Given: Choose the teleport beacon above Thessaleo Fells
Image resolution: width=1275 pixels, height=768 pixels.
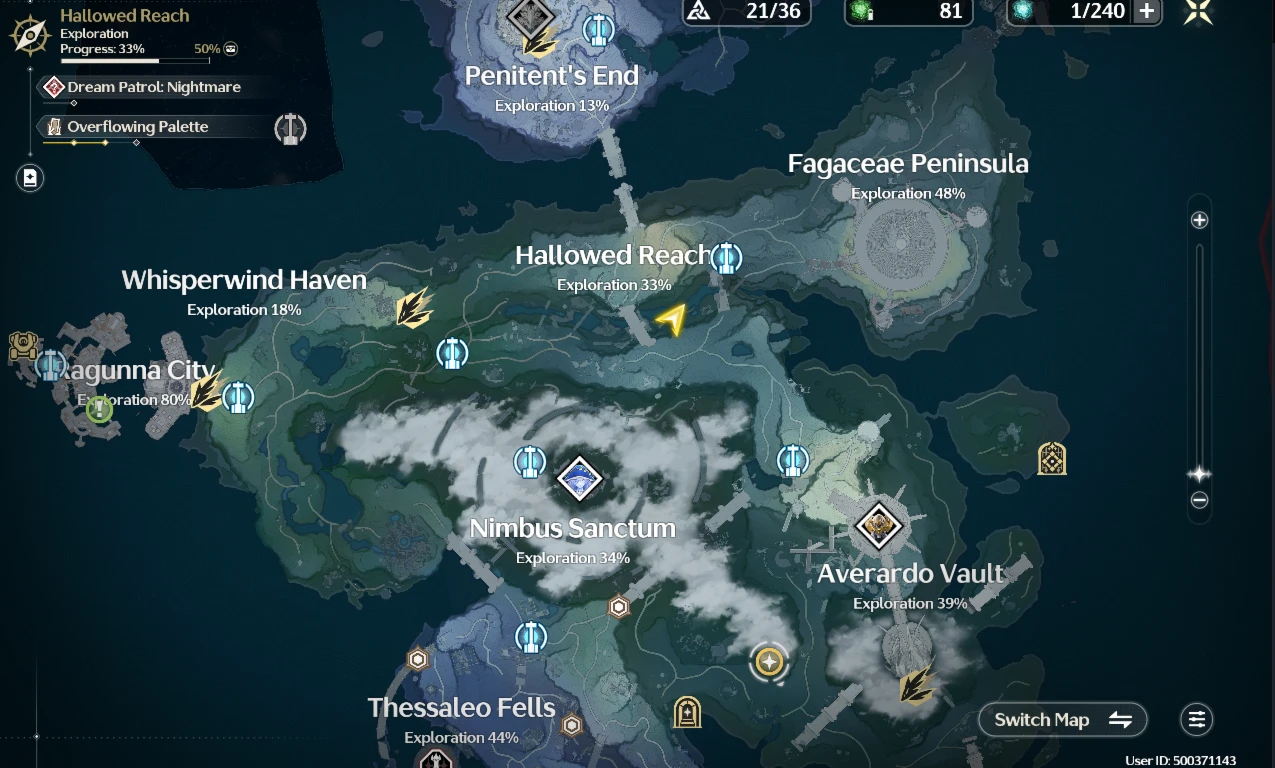Looking at the screenshot, I should pos(531,637).
